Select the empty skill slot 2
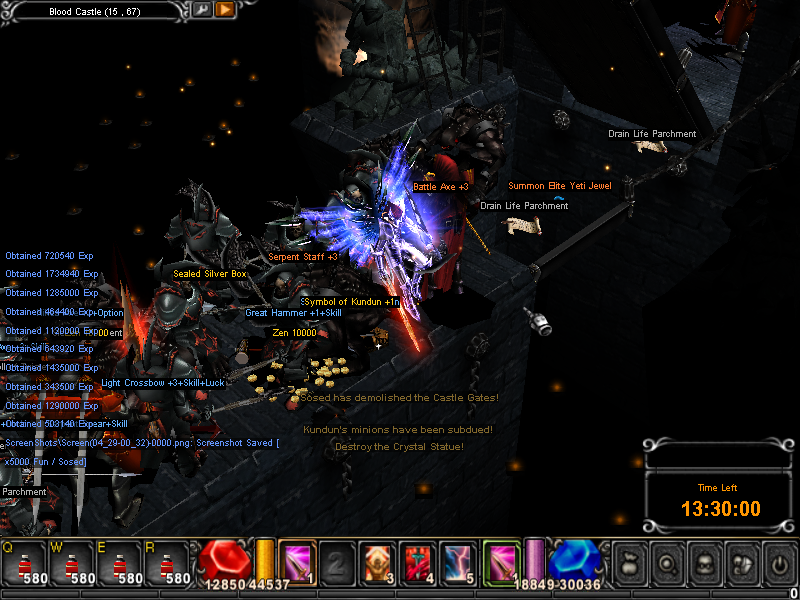Image resolution: width=800 pixels, height=600 pixels. 338,561
